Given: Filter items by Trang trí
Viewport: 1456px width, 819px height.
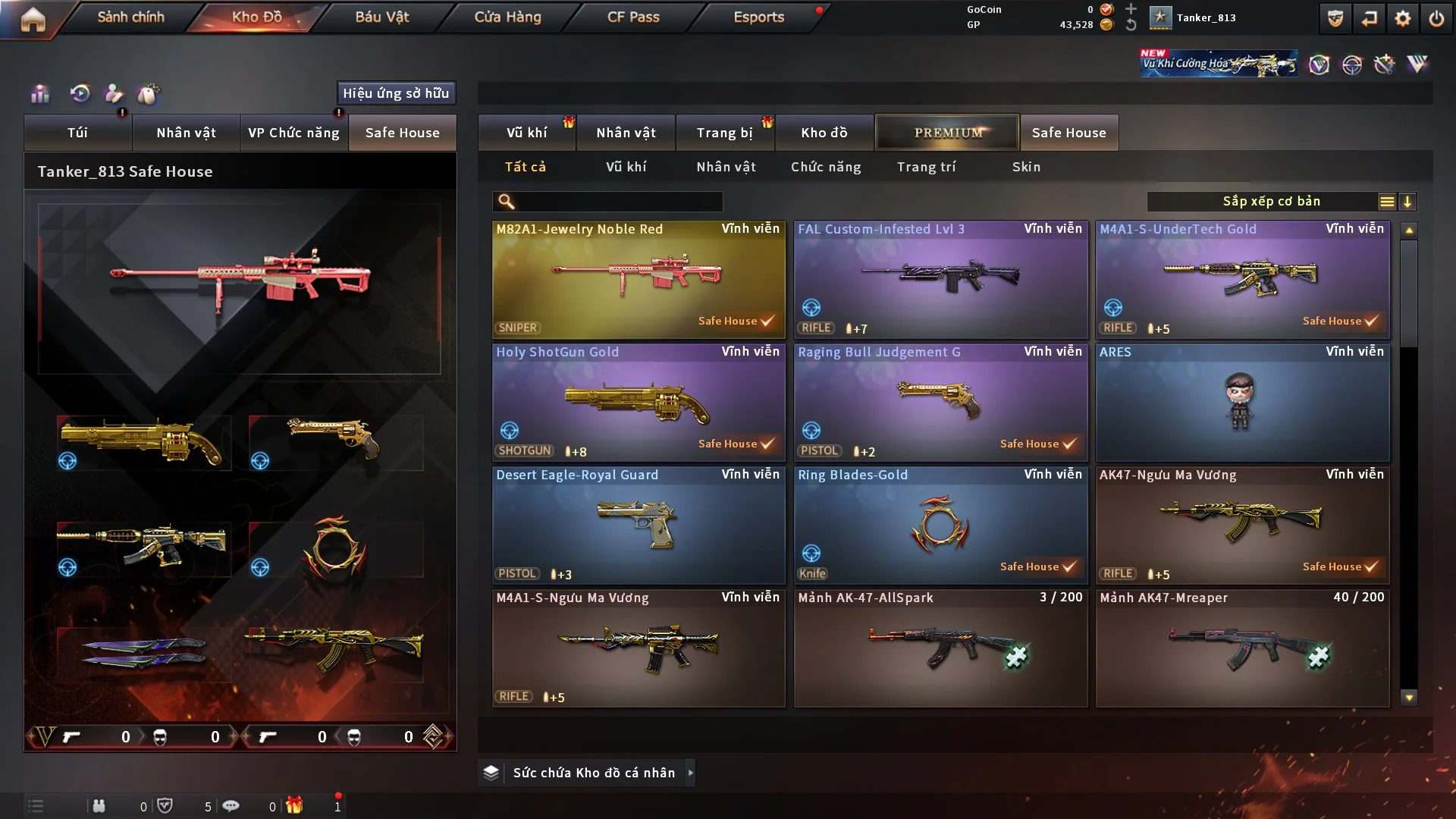Looking at the screenshot, I should [926, 167].
